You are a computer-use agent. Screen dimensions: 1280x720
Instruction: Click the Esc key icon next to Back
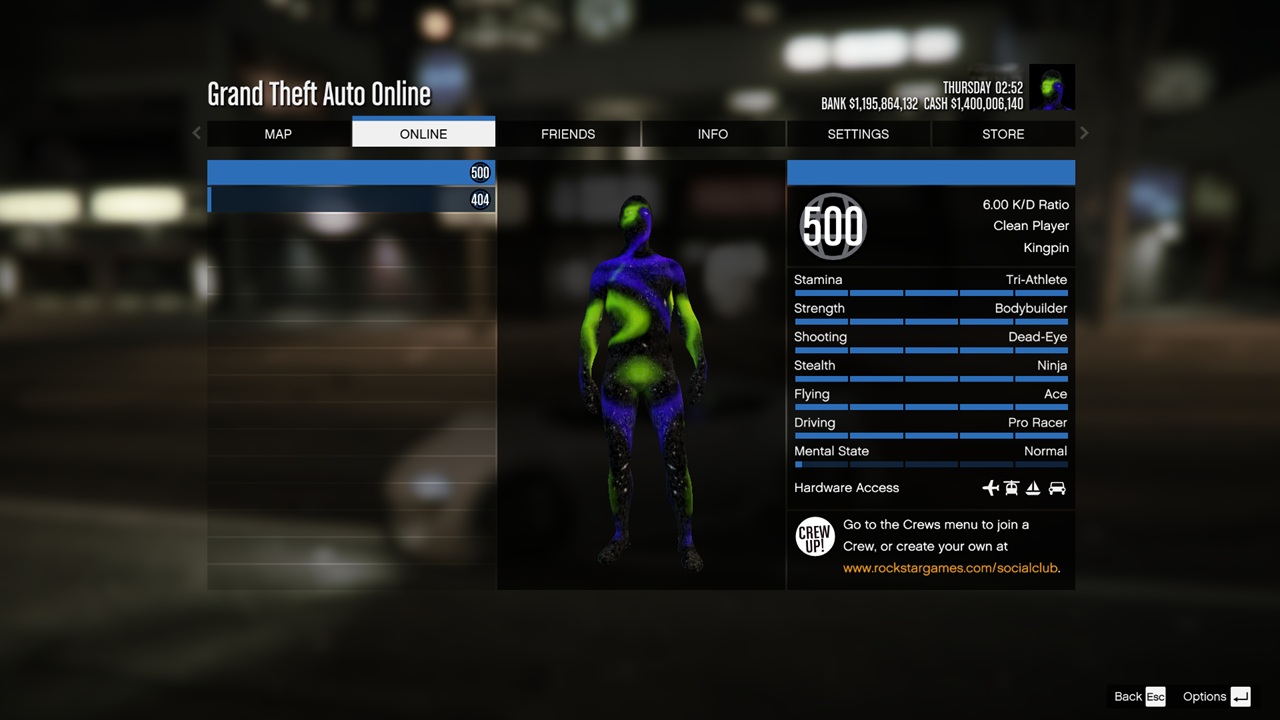pos(1155,697)
